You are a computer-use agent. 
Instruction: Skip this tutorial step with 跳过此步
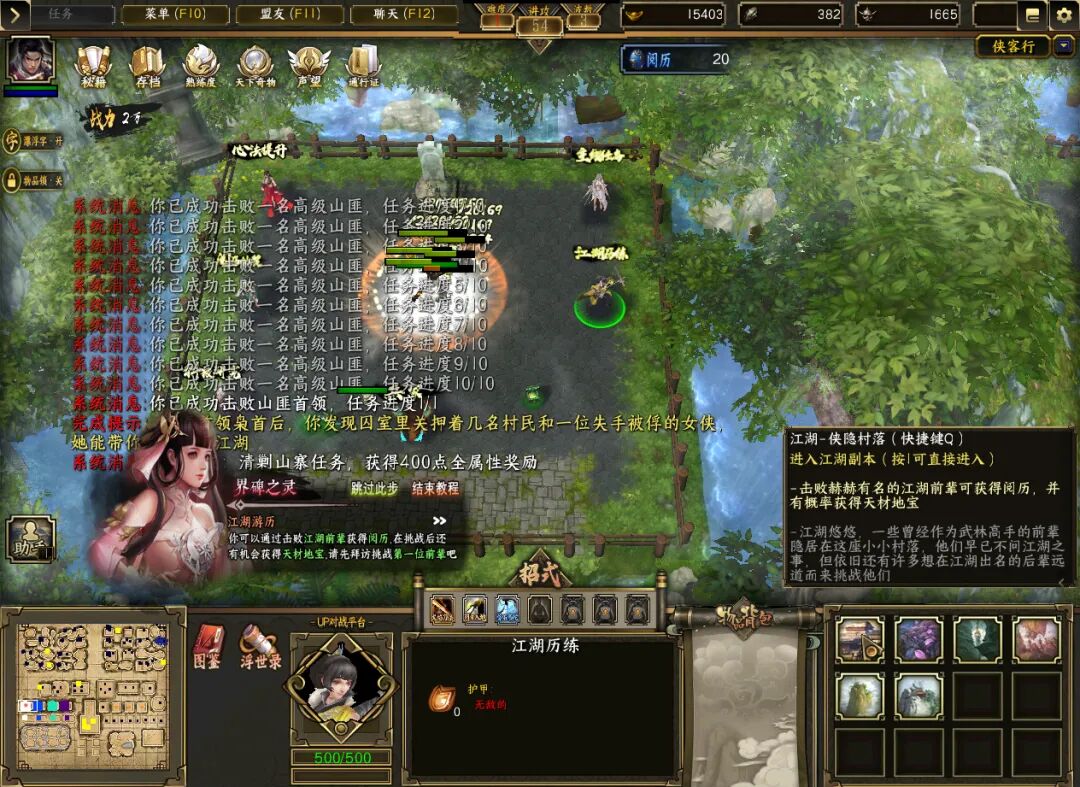[x=374, y=488]
